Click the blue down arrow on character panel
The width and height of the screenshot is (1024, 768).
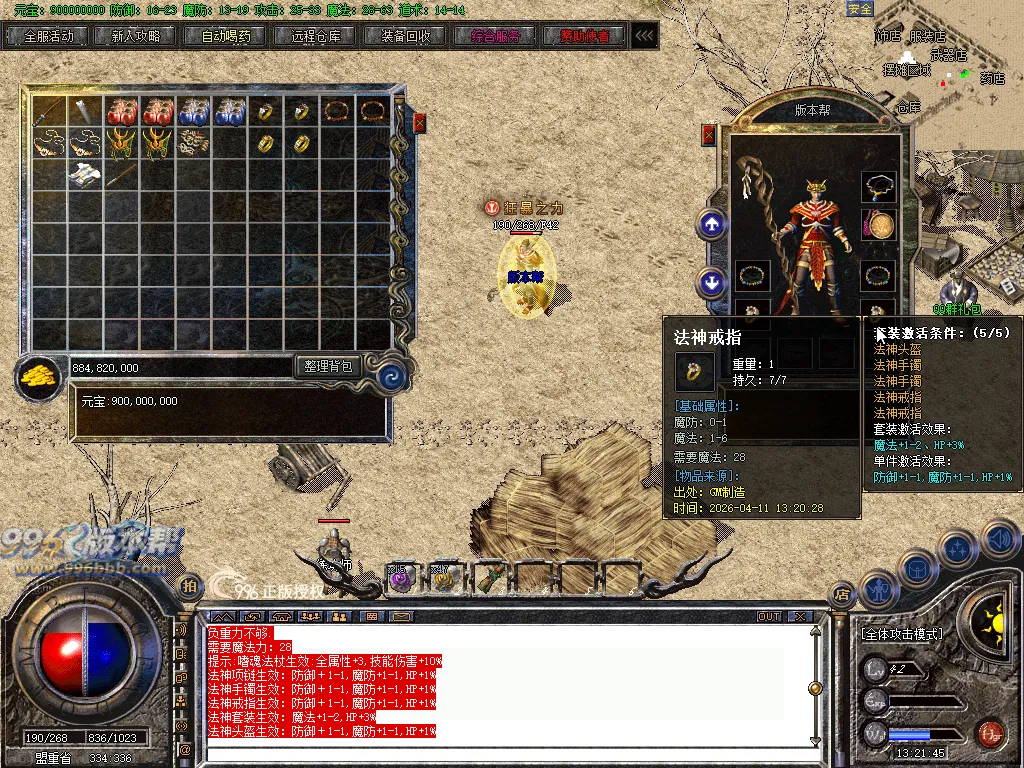[x=711, y=282]
